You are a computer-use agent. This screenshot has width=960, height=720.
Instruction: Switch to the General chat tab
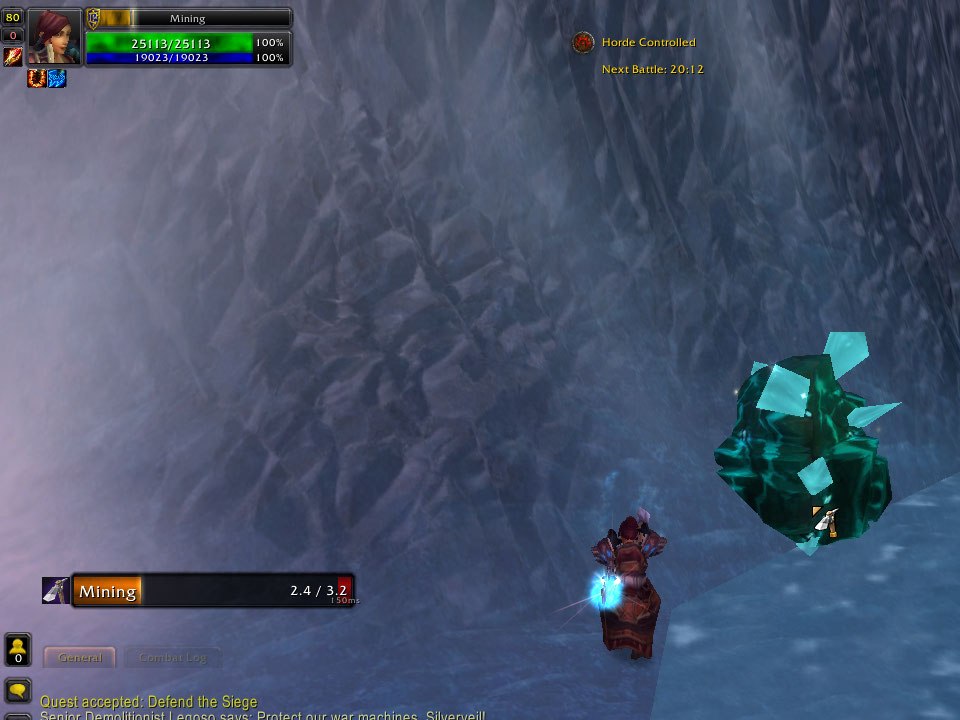point(80,657)
